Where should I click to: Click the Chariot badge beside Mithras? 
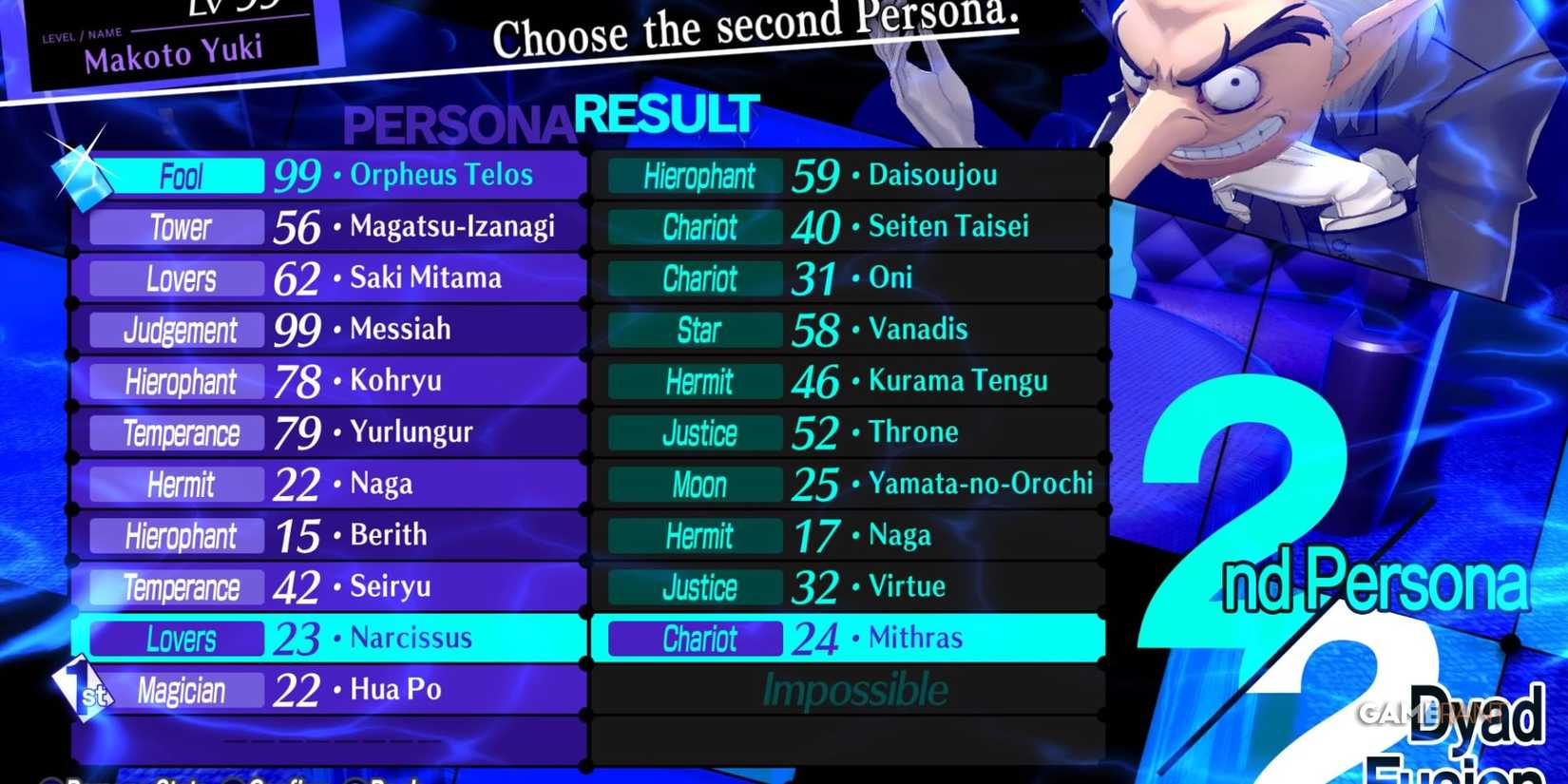pos(693,638)
